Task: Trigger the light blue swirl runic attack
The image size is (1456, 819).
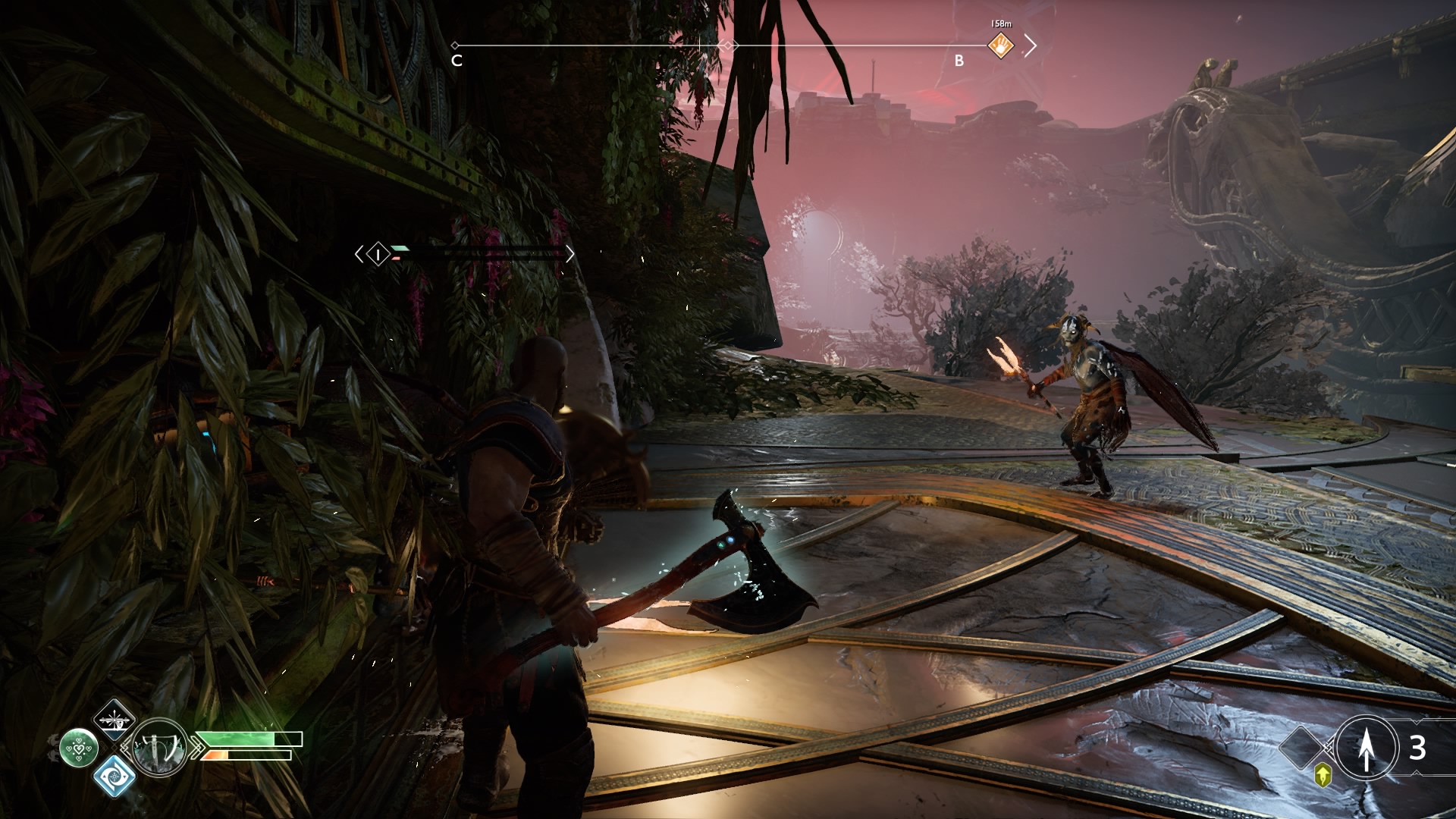Action: point(115,777)
